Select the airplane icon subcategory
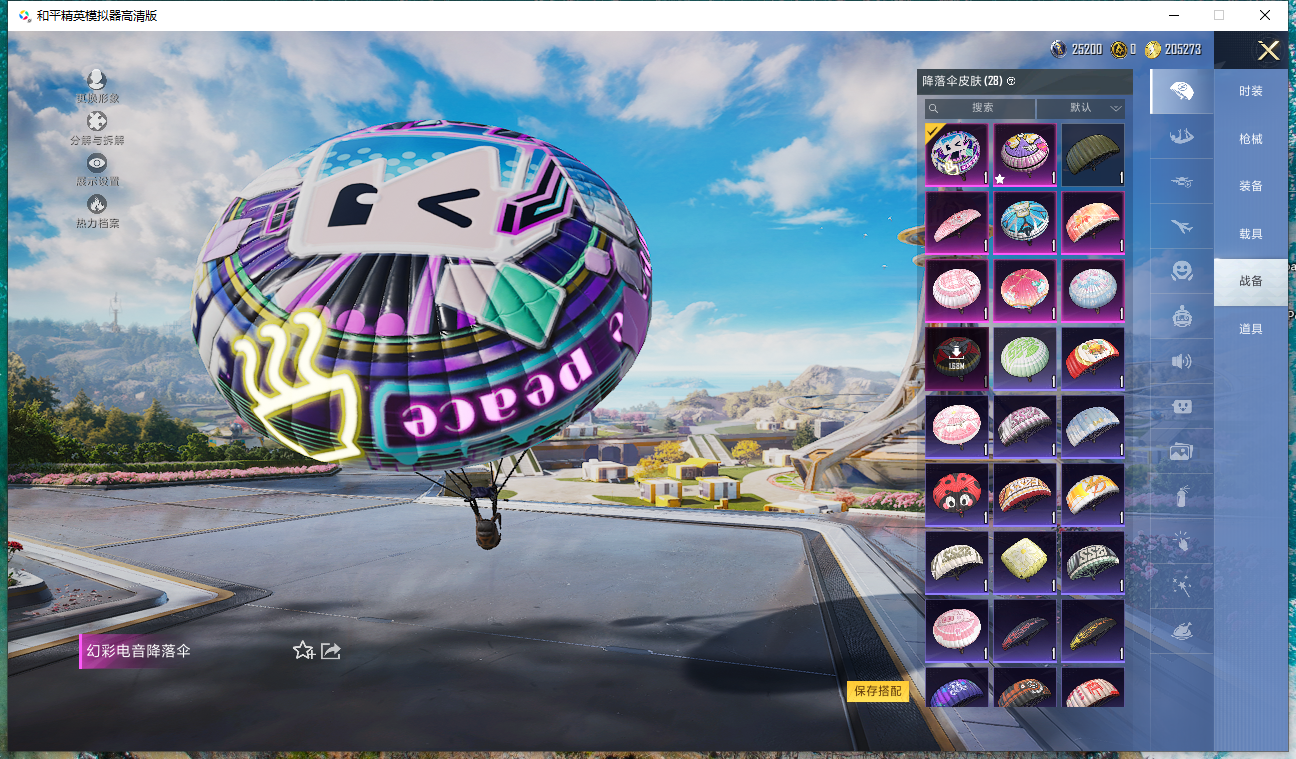The height and width of the screenshot is (759, 1296). 1181,226
